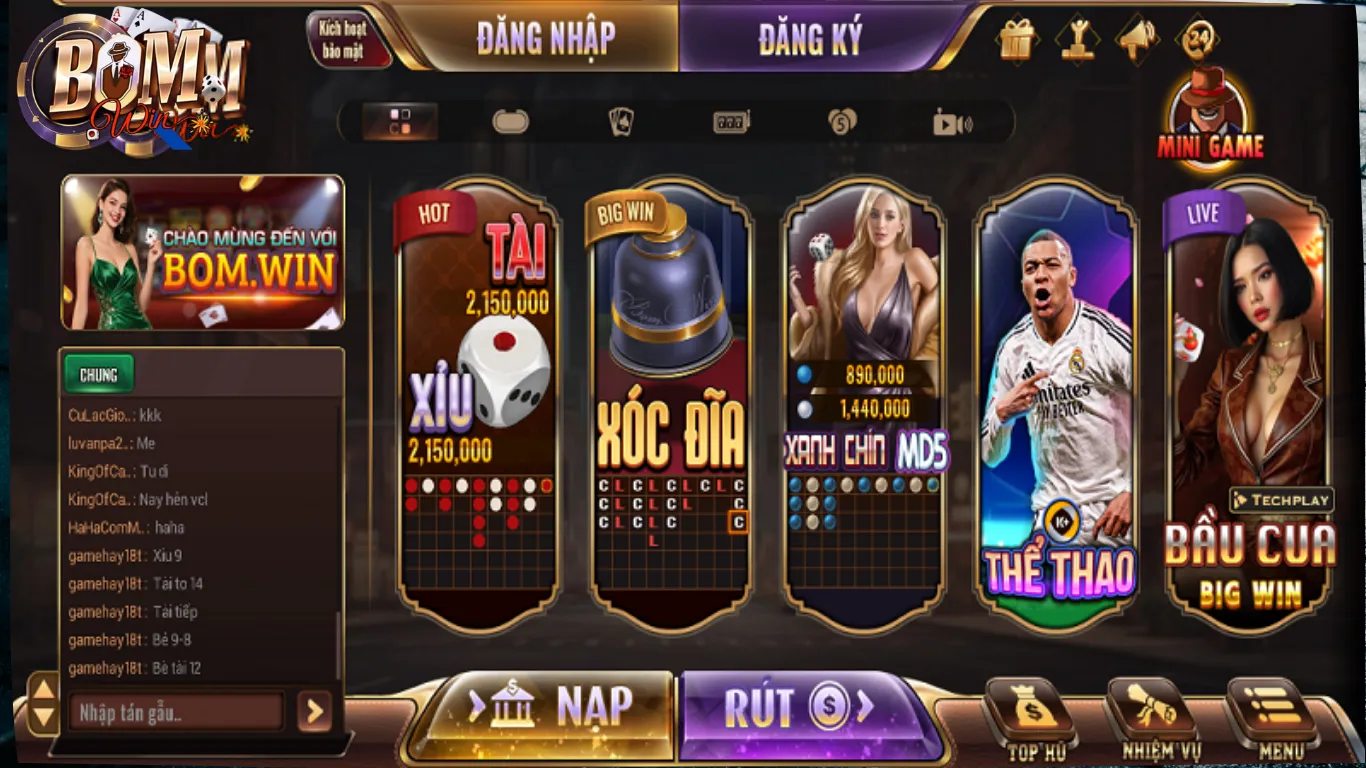Switch to the card games category tab

pos(620,120)
